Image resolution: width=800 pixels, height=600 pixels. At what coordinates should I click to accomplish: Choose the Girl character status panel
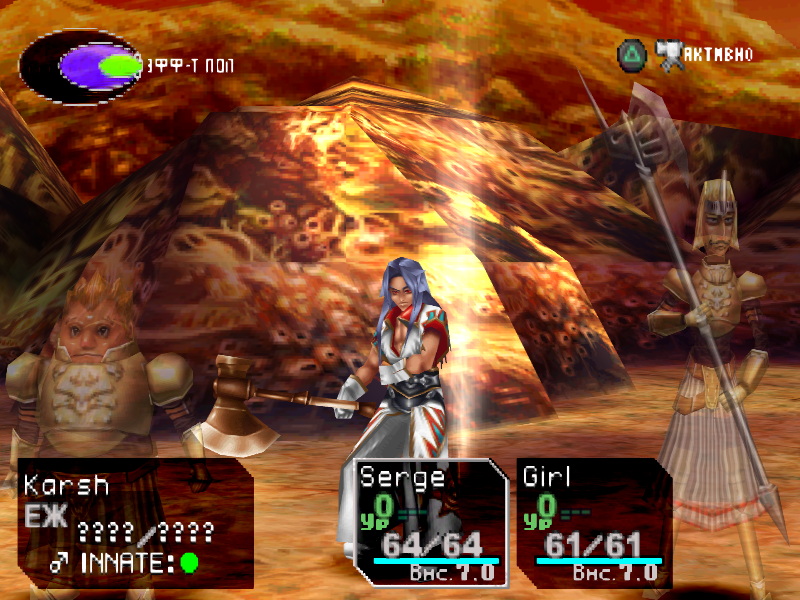tap(594, 522)
